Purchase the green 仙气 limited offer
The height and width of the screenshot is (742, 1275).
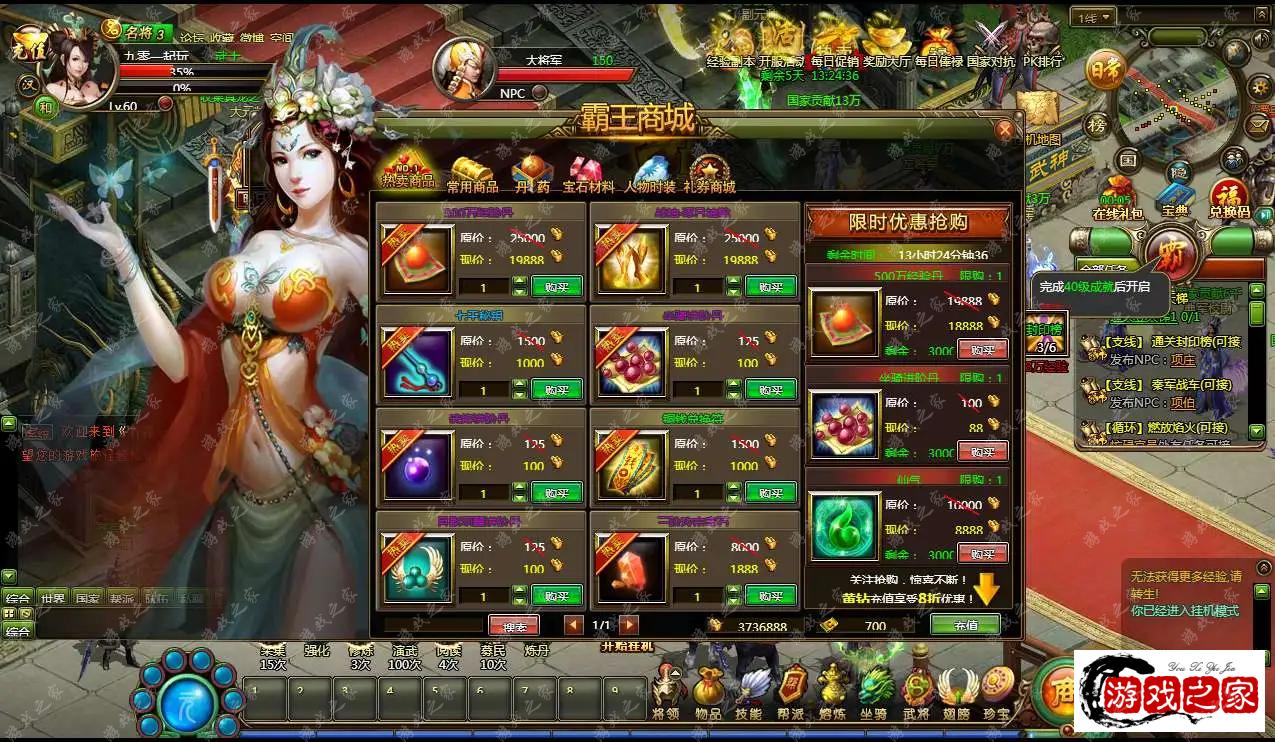pos(982,553)
